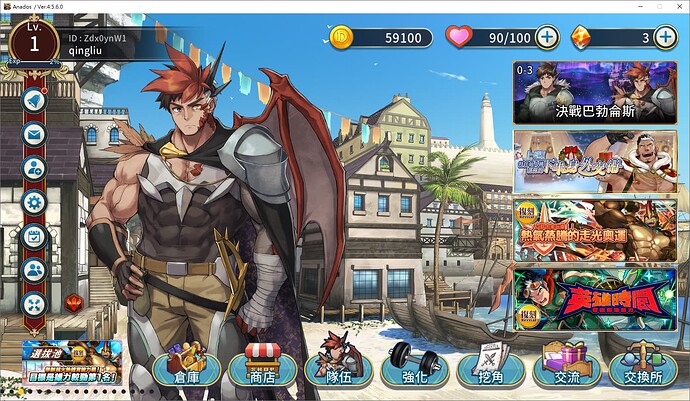Close the Anados game window
The height and width of the screenshot is (401, 690).
pos(673,7)
